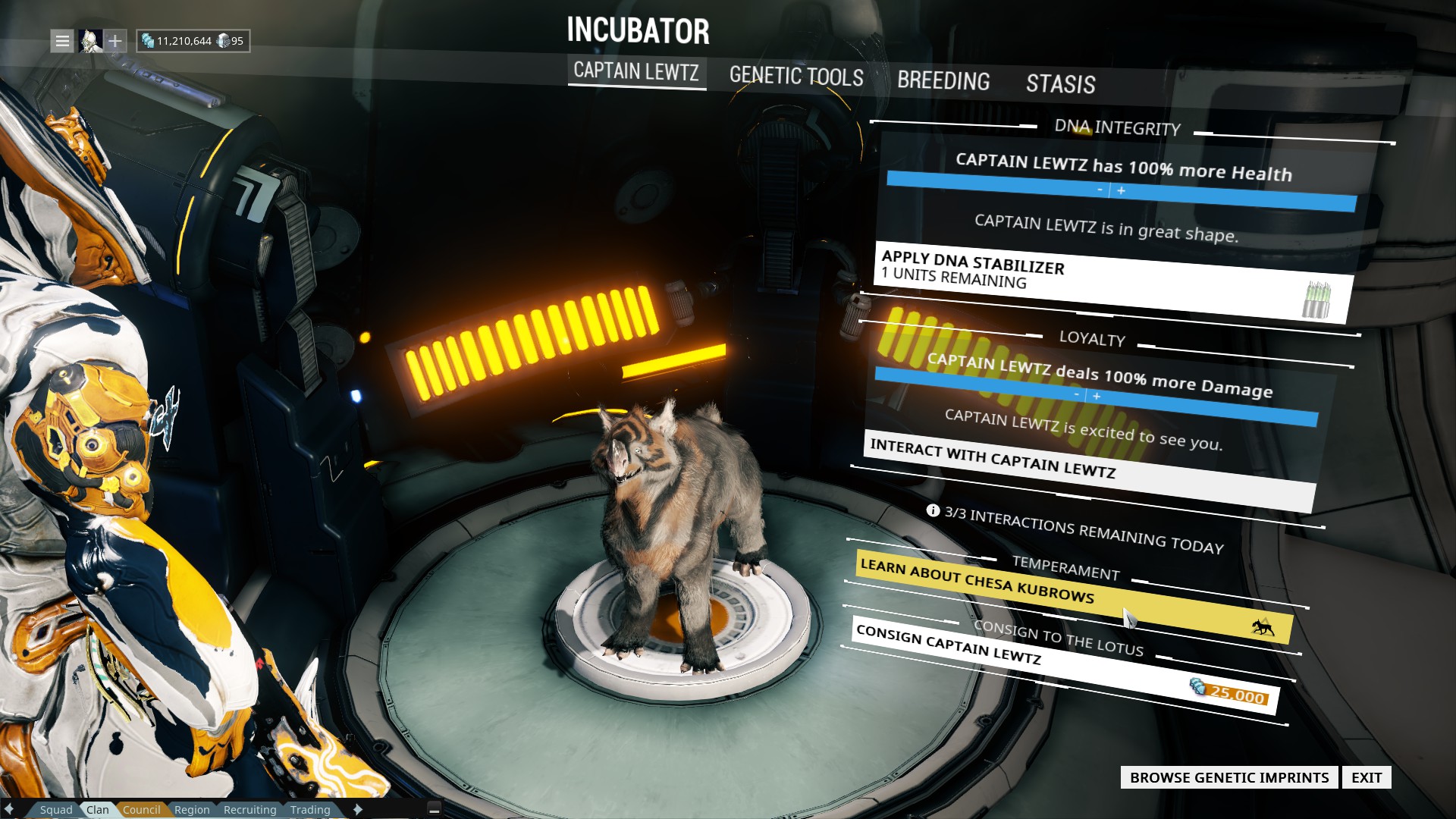This screenshot has height=819, width=1456.
Task: Go to the Stasis tab
Action: [x=1060, y=84]
